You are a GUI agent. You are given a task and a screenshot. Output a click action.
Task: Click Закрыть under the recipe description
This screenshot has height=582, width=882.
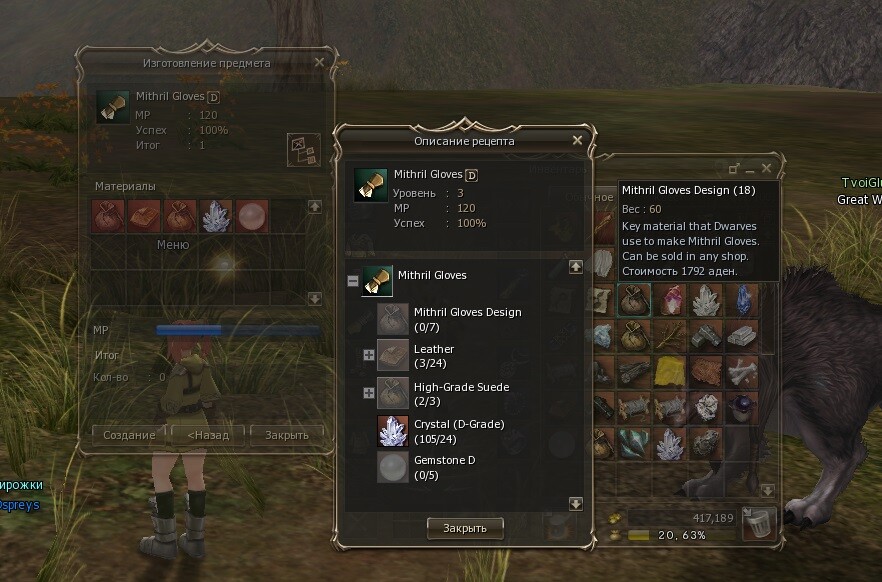[x=464, y=527]
